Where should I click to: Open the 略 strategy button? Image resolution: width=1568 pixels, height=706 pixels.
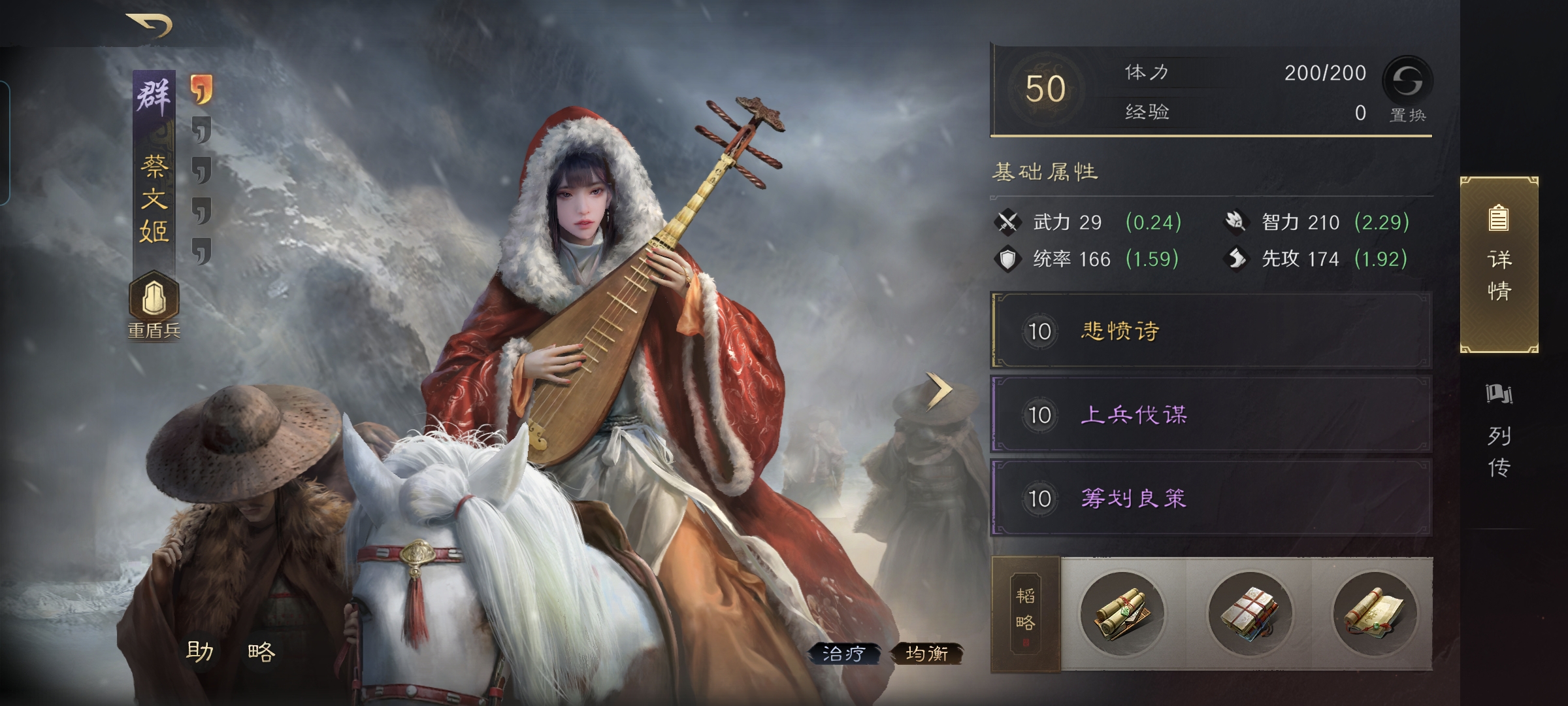tap(262, 651)
